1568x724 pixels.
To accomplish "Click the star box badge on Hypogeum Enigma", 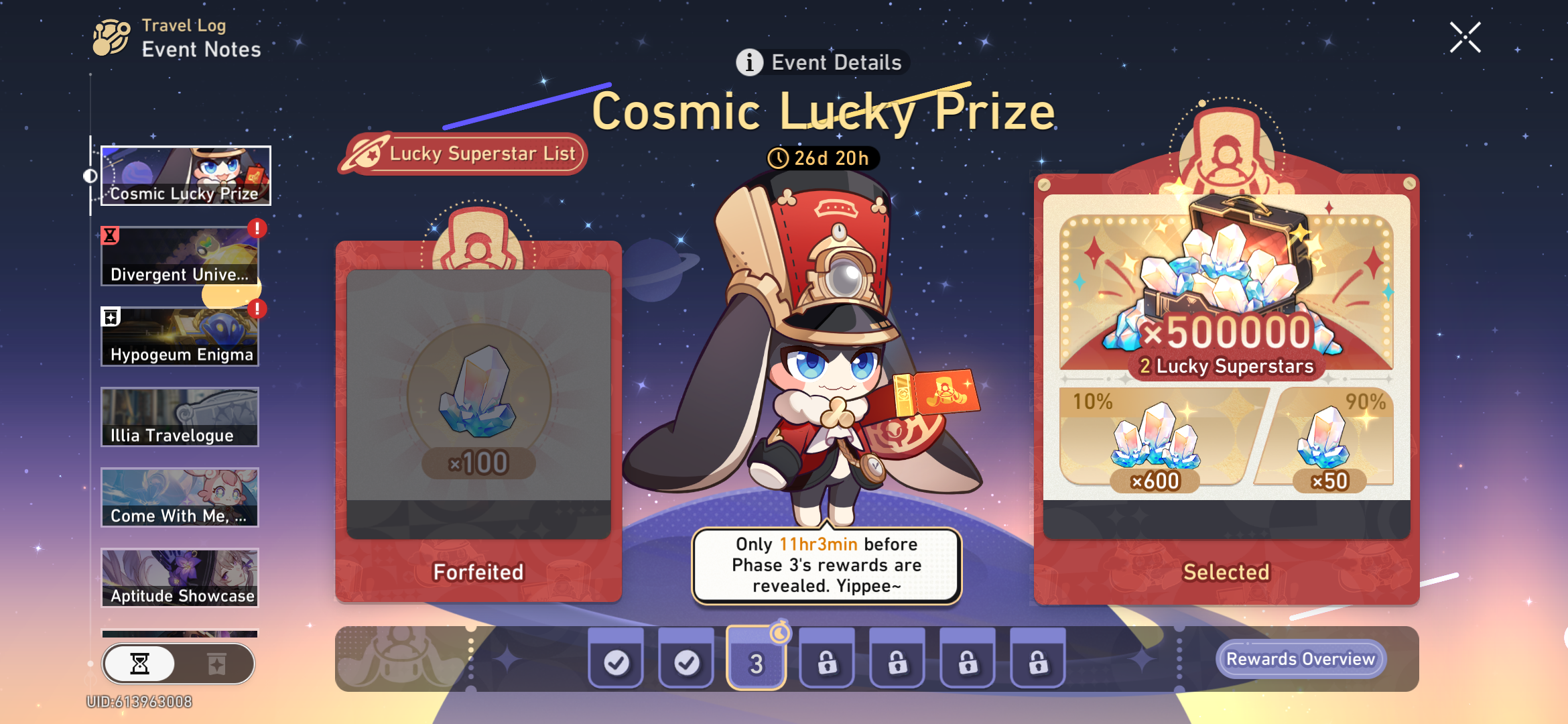I will (111, 315).
